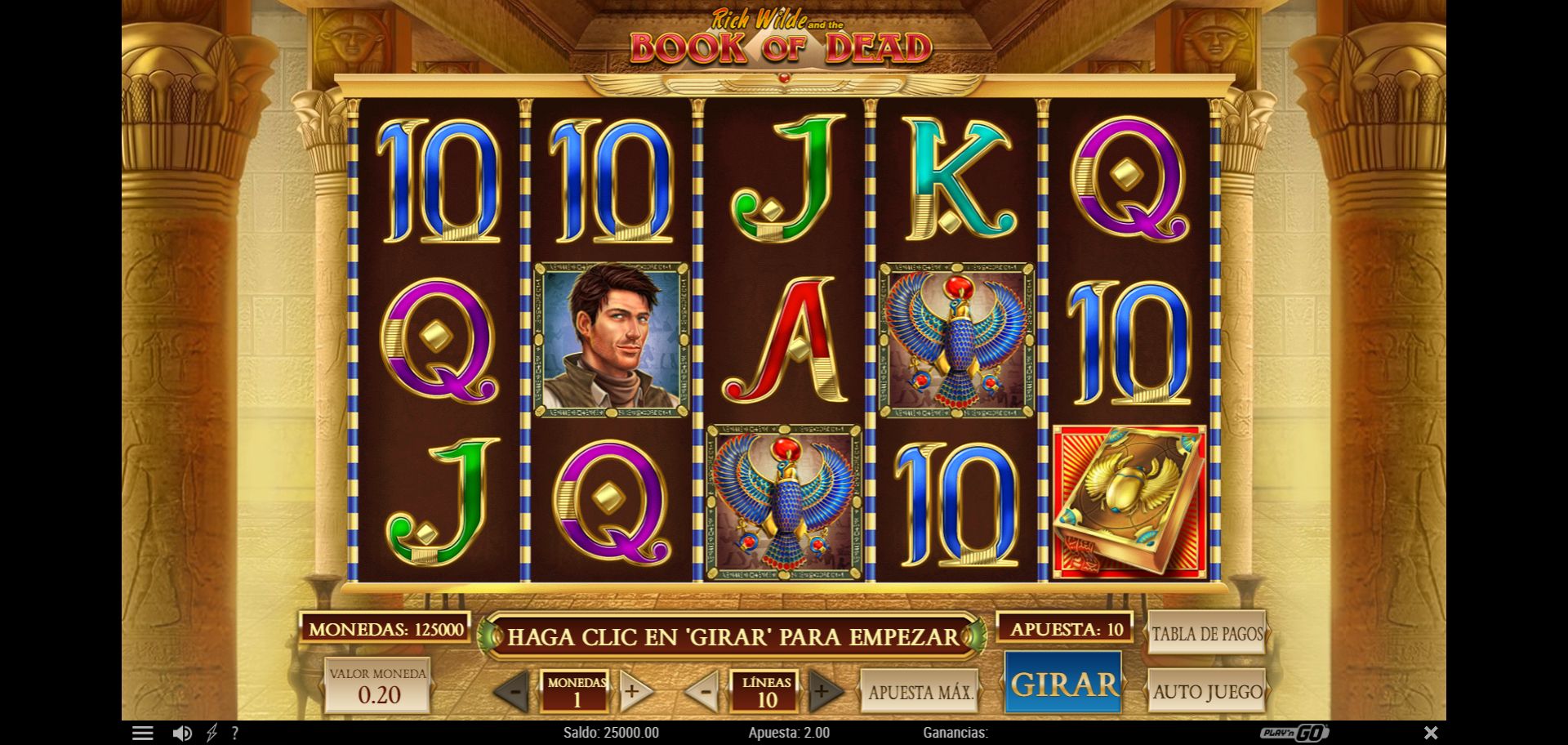Screen dimensions: 1568x745
Task: Decrease the number of Líneas
Action: pos(704,692)
